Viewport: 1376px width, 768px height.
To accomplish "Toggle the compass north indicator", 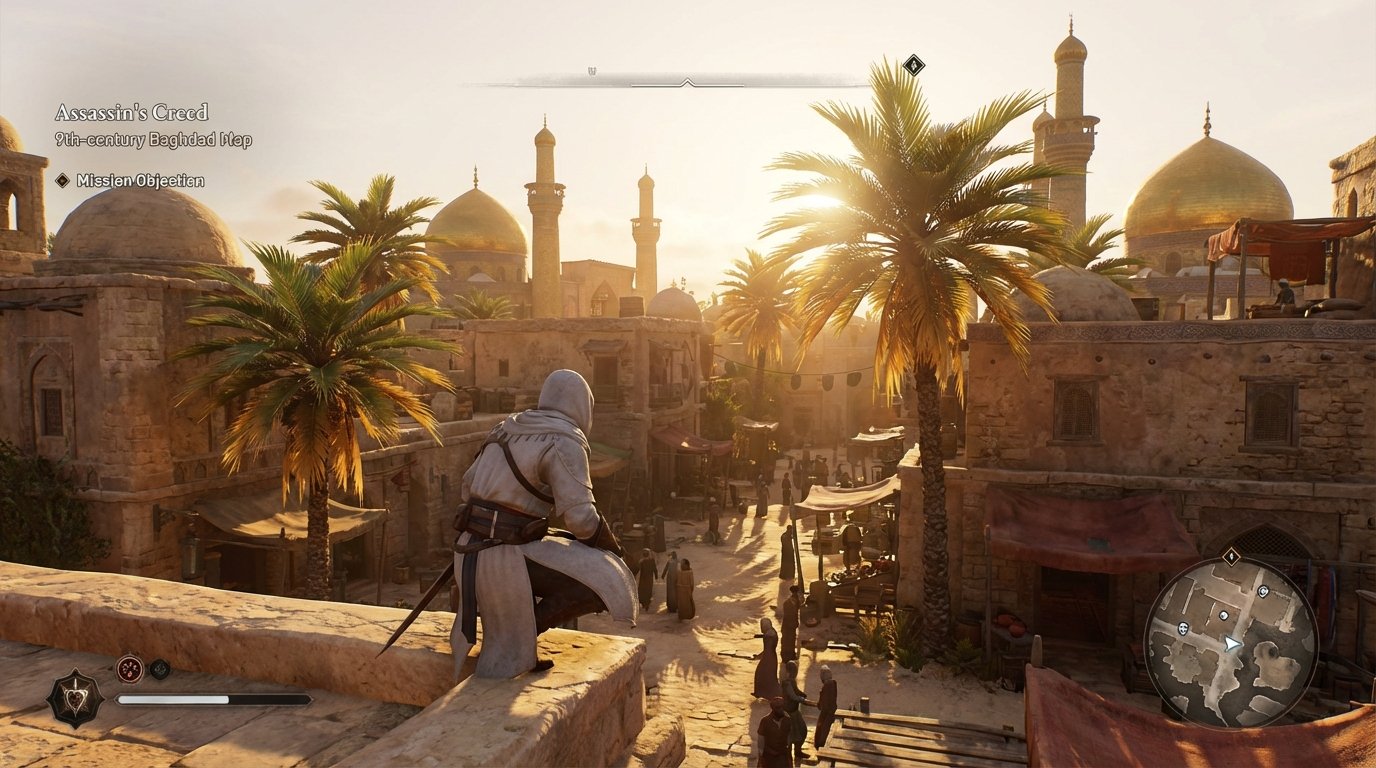I will pyautogui.click(x=592, y=72).
